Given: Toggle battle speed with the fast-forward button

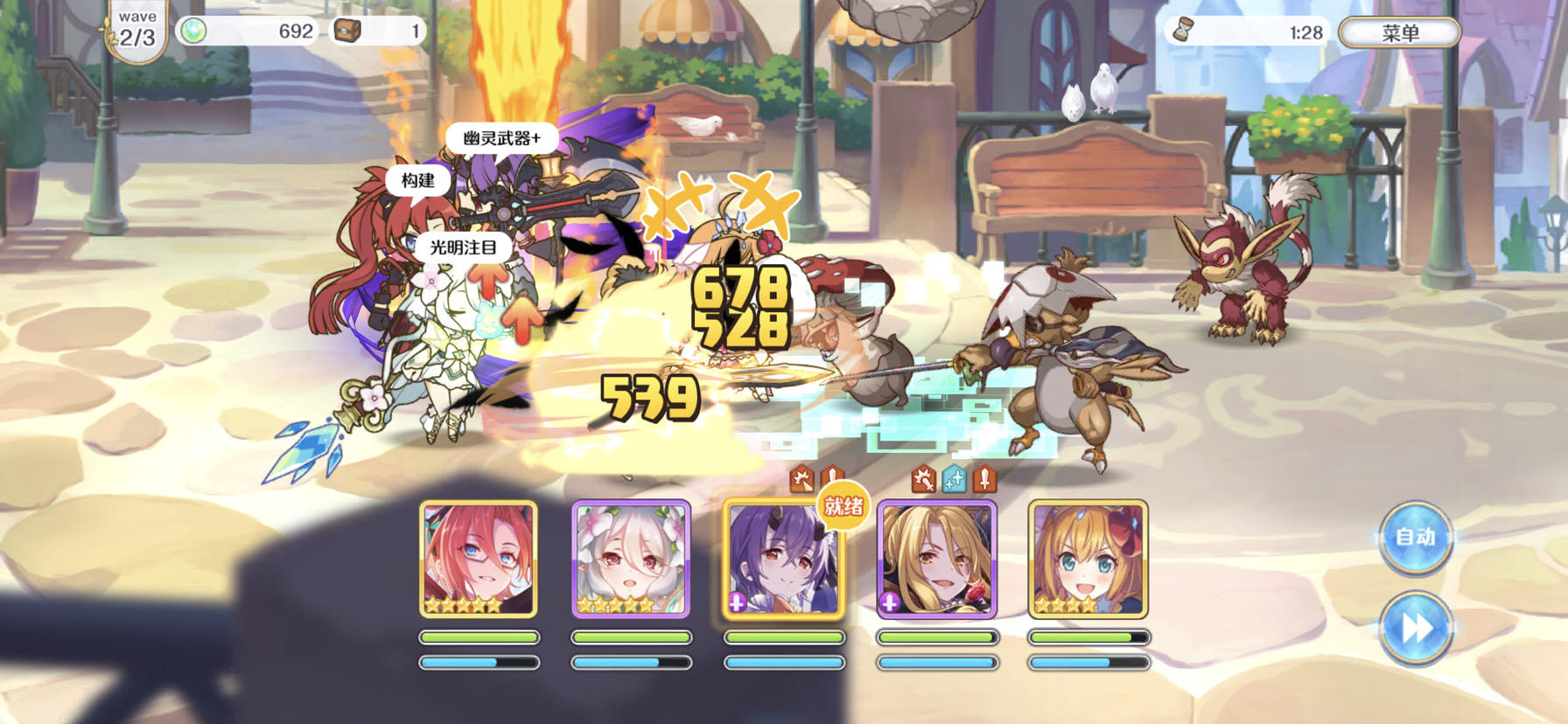Looking at the screenshot, I should pos(1417,627).
